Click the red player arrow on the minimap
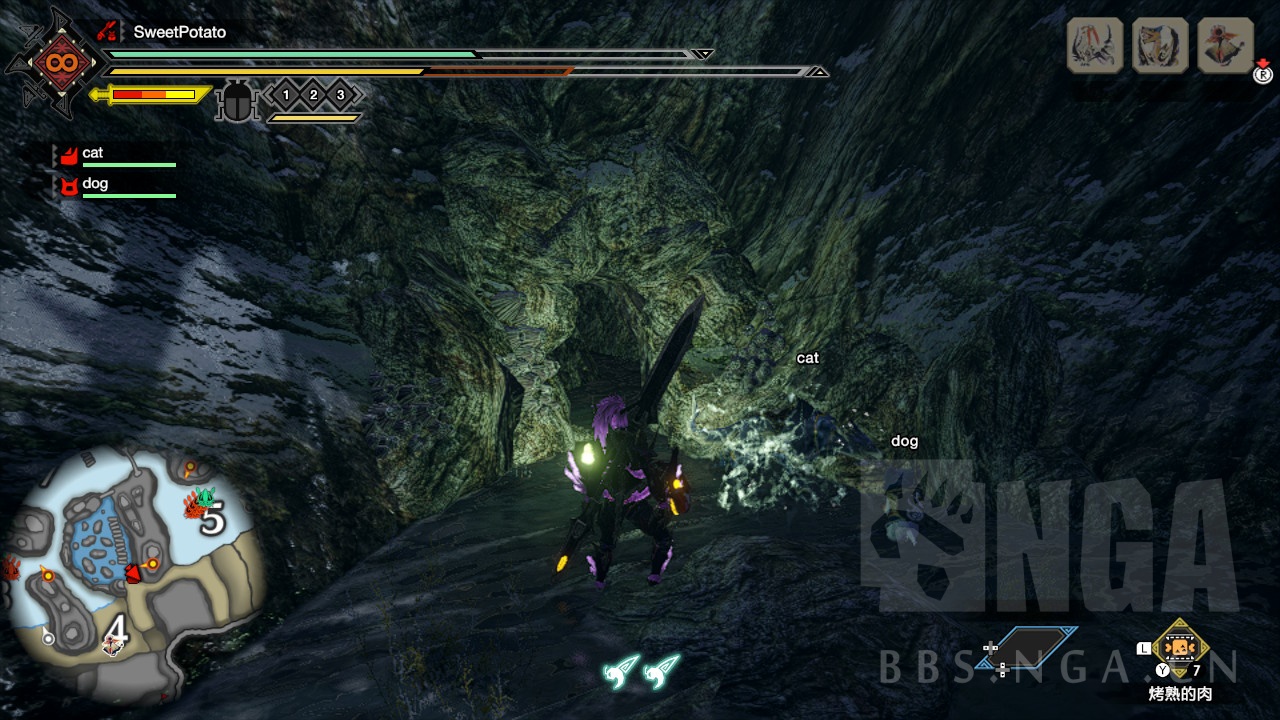 [x=131, y=573]
